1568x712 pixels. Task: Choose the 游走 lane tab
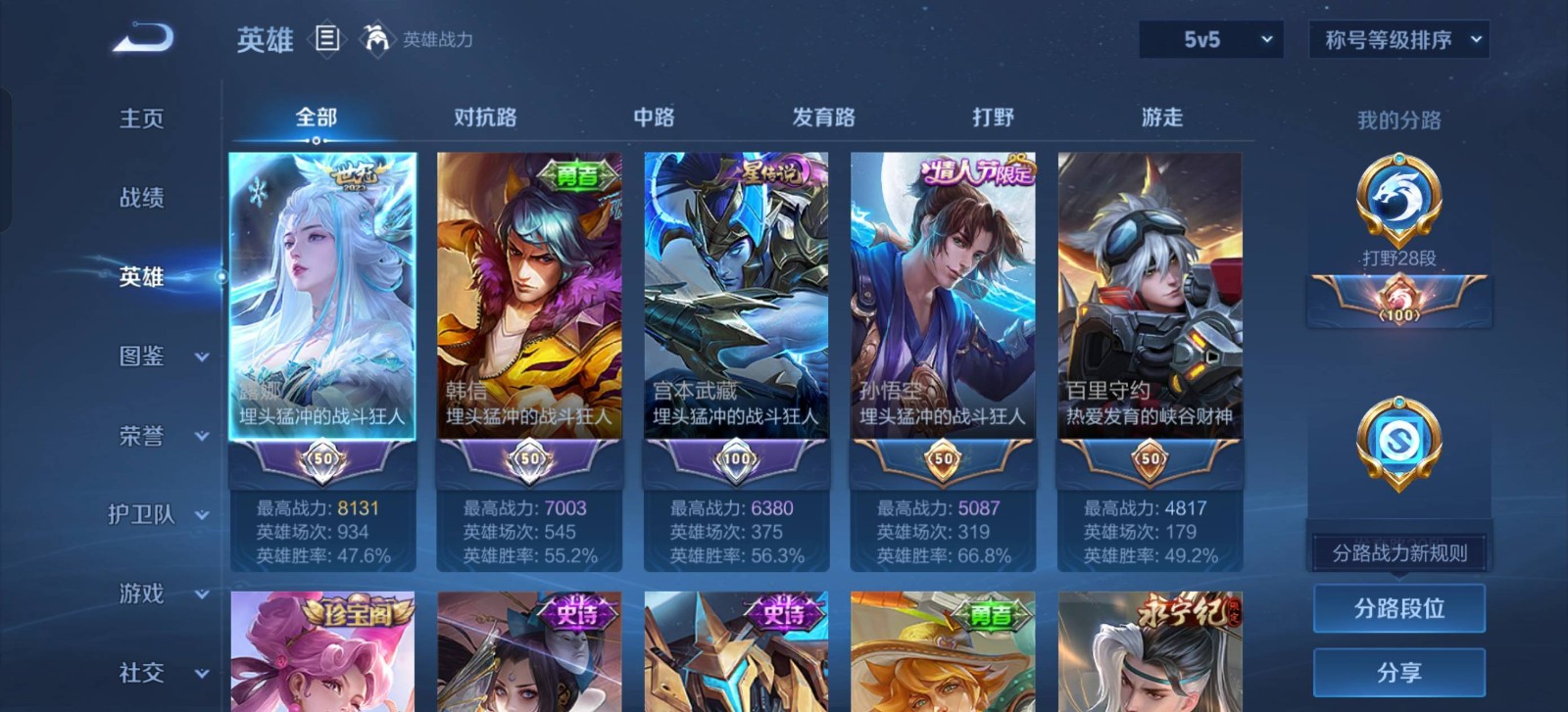point(1162,118)
